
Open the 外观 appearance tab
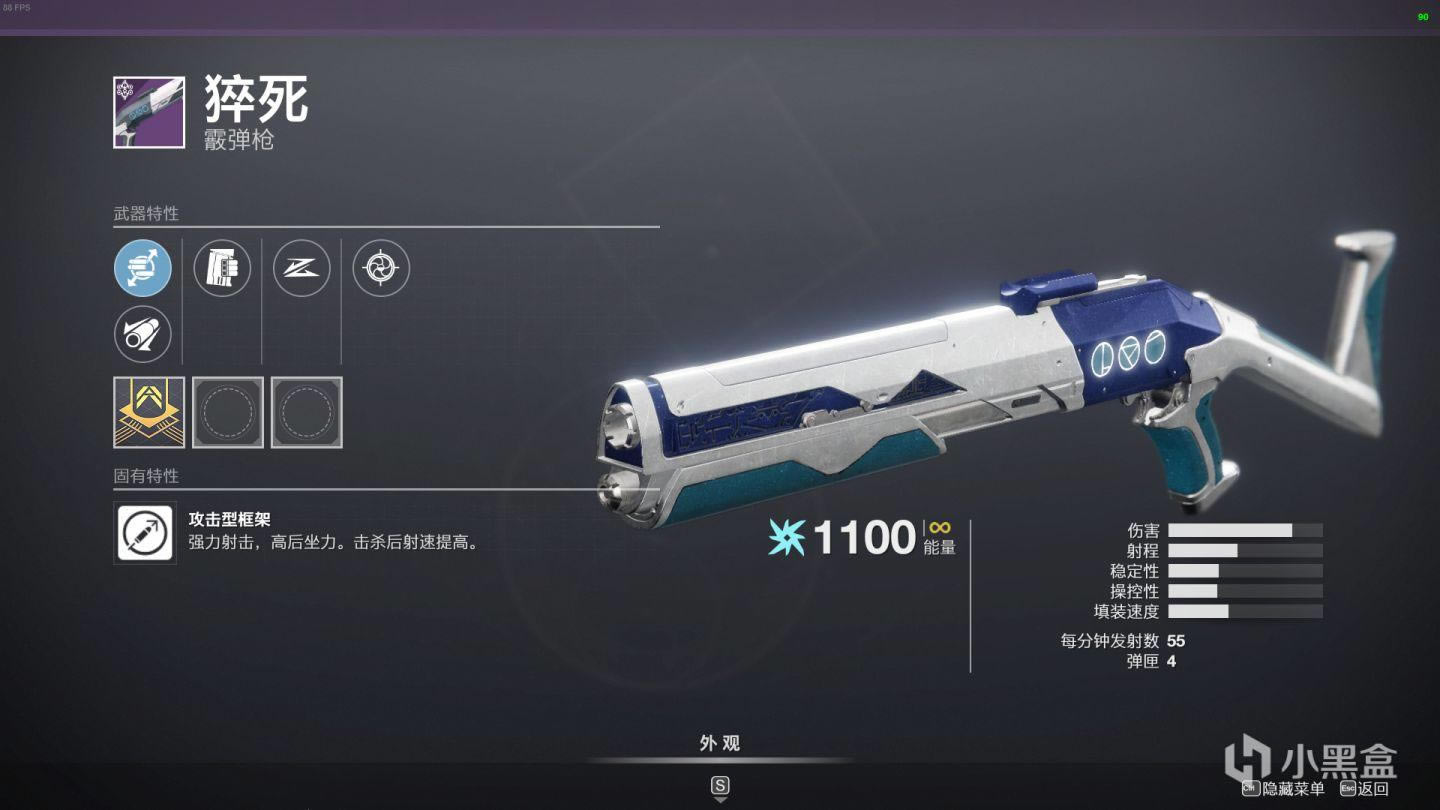pos(719,743)
